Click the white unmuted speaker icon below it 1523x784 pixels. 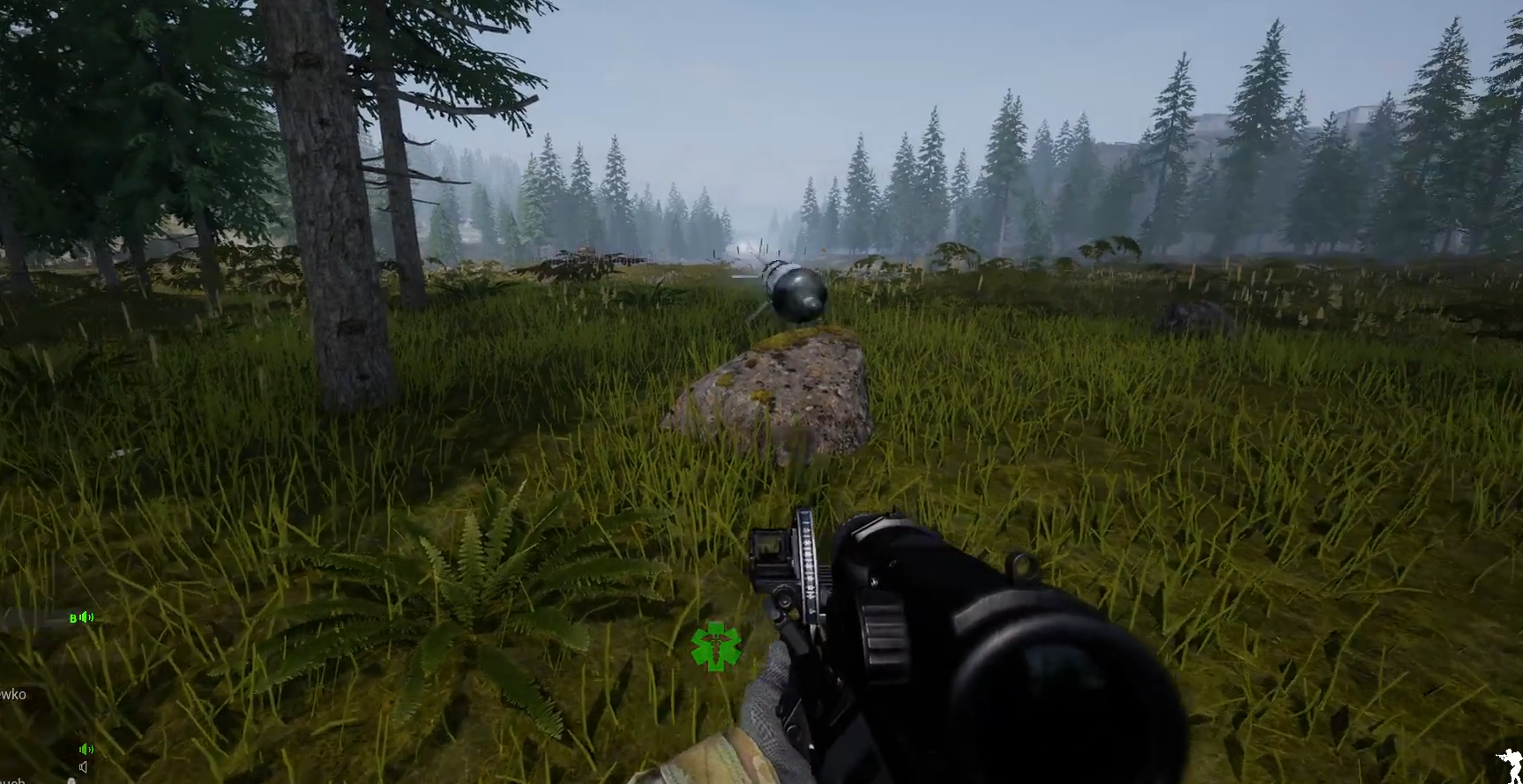(83, 765)
